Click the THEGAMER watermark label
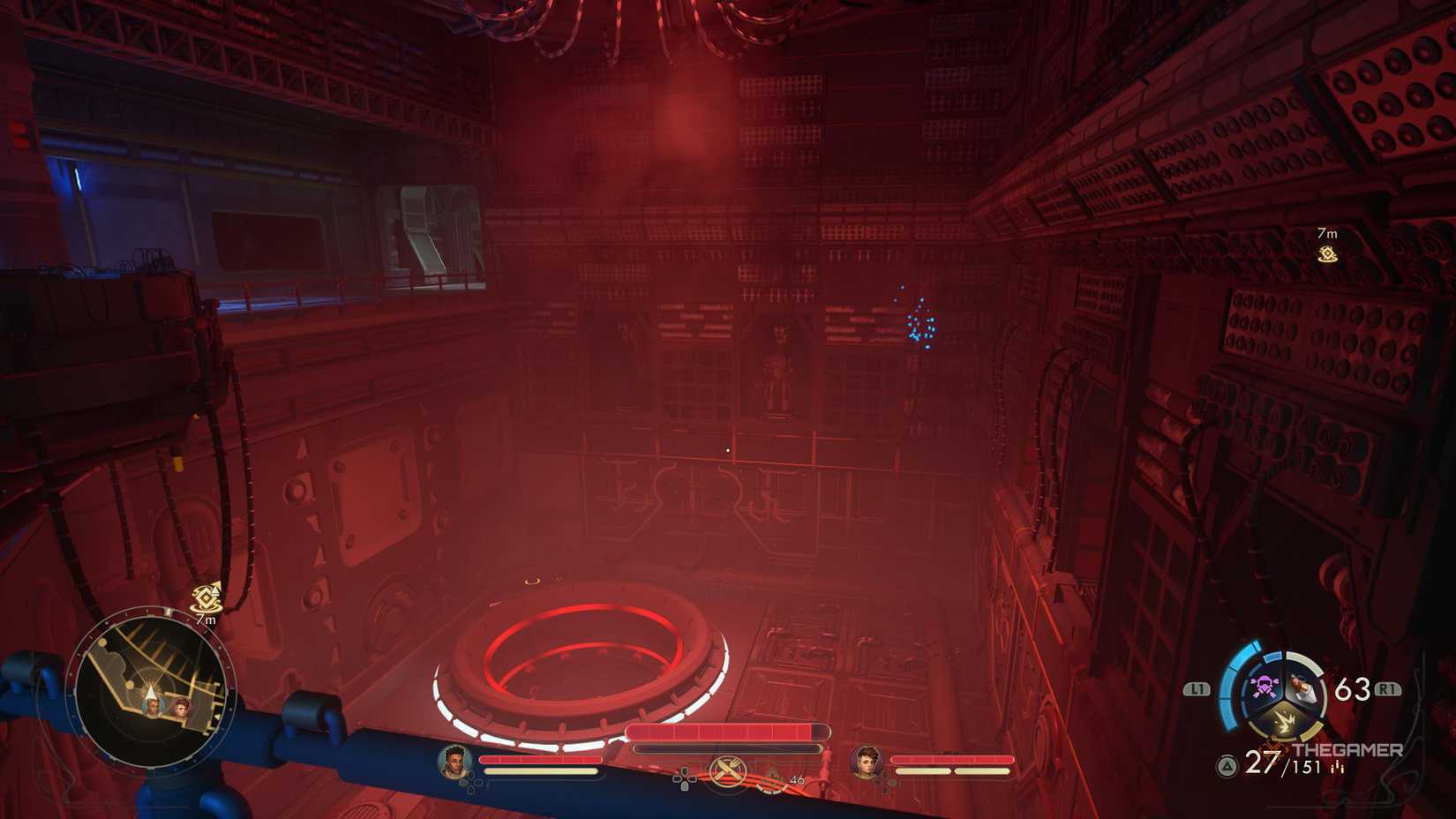Image resolution: width=1456 pixels, height=819 pixels. tap(1348, 749)
